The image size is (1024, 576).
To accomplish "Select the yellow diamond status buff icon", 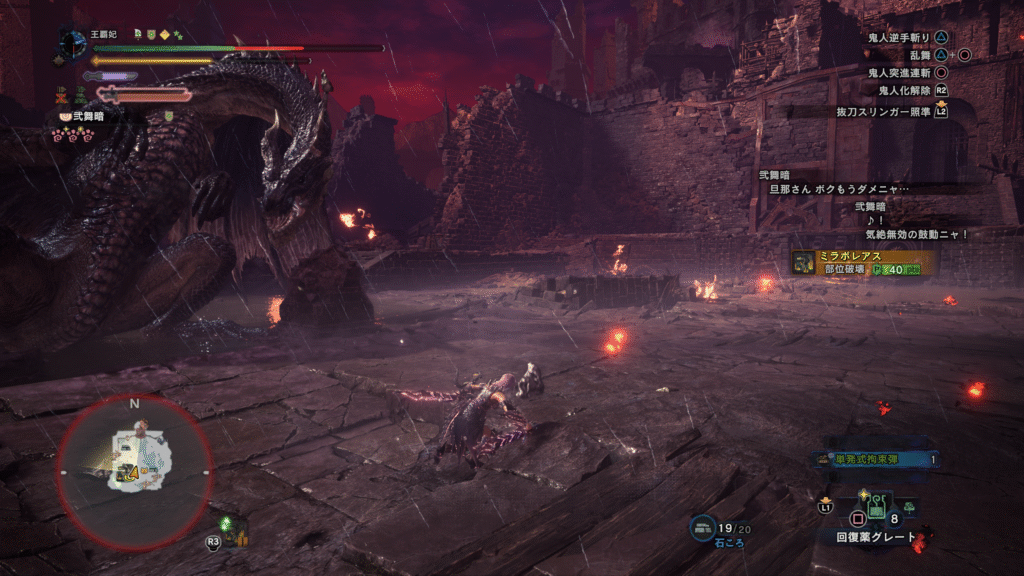I will tap(164, 34).
